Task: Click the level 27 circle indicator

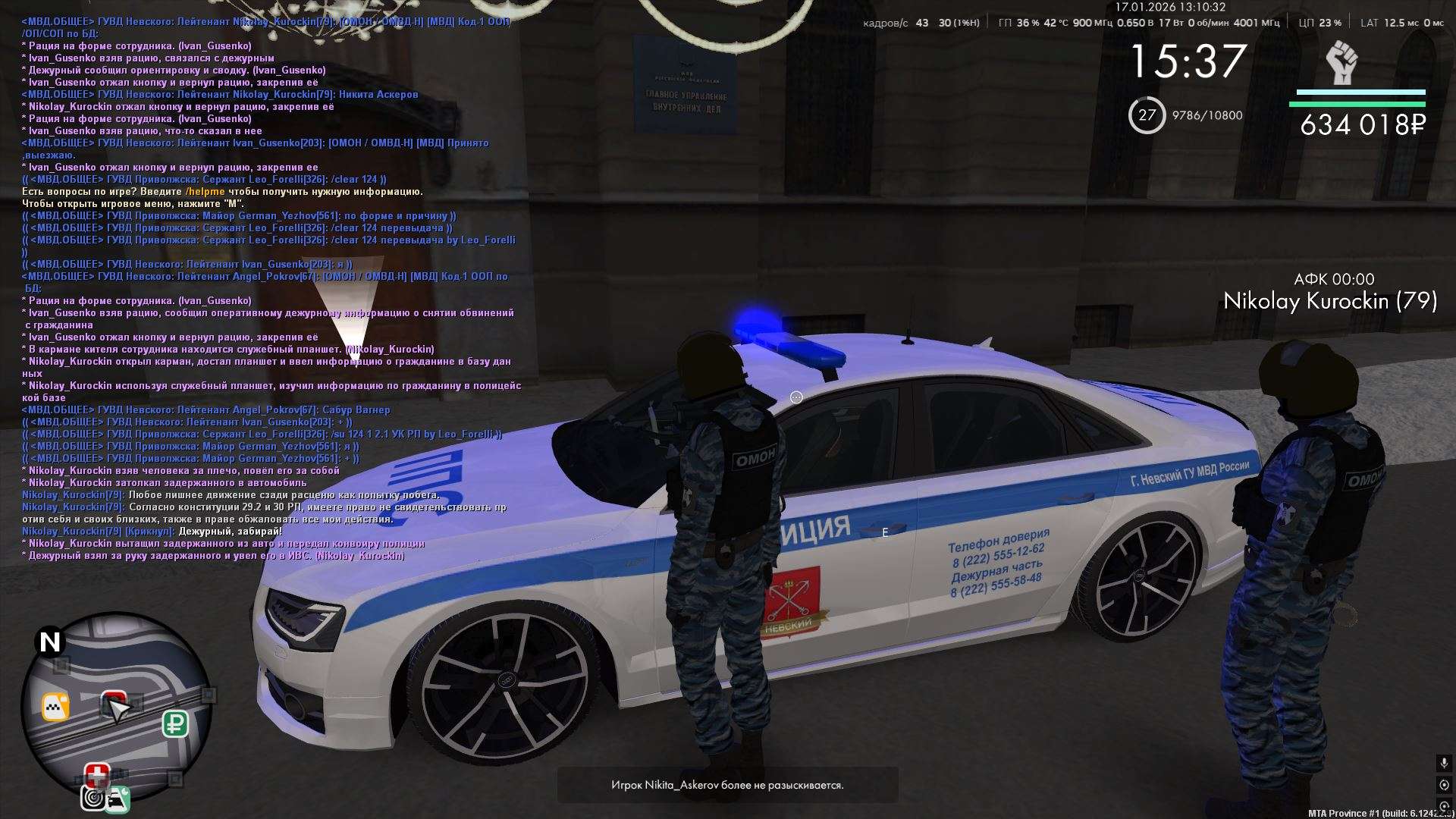Action: point(1147,115)
